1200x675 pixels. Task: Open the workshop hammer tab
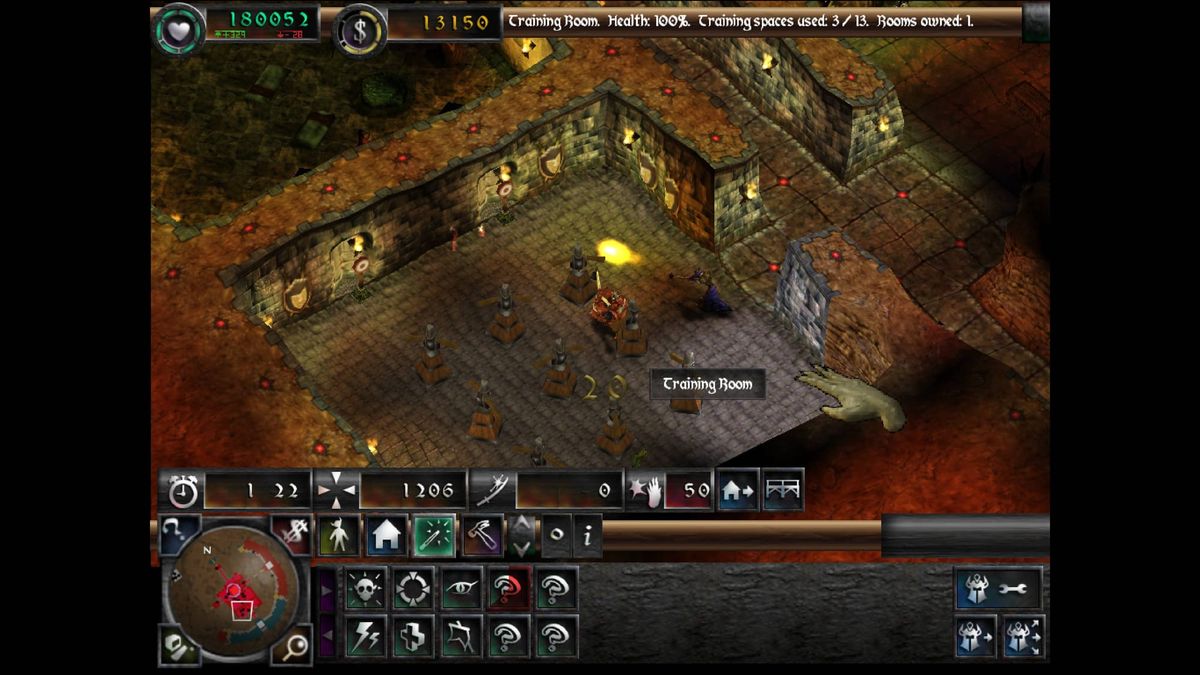click(x=482, y=536)
